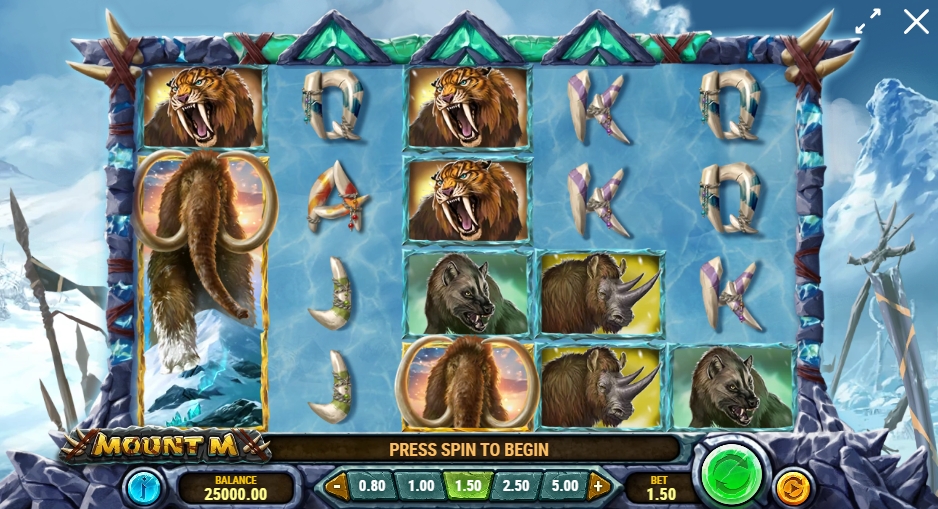
Task: Decrease the bet with the minus button
Action: click(x=338, y=487)
